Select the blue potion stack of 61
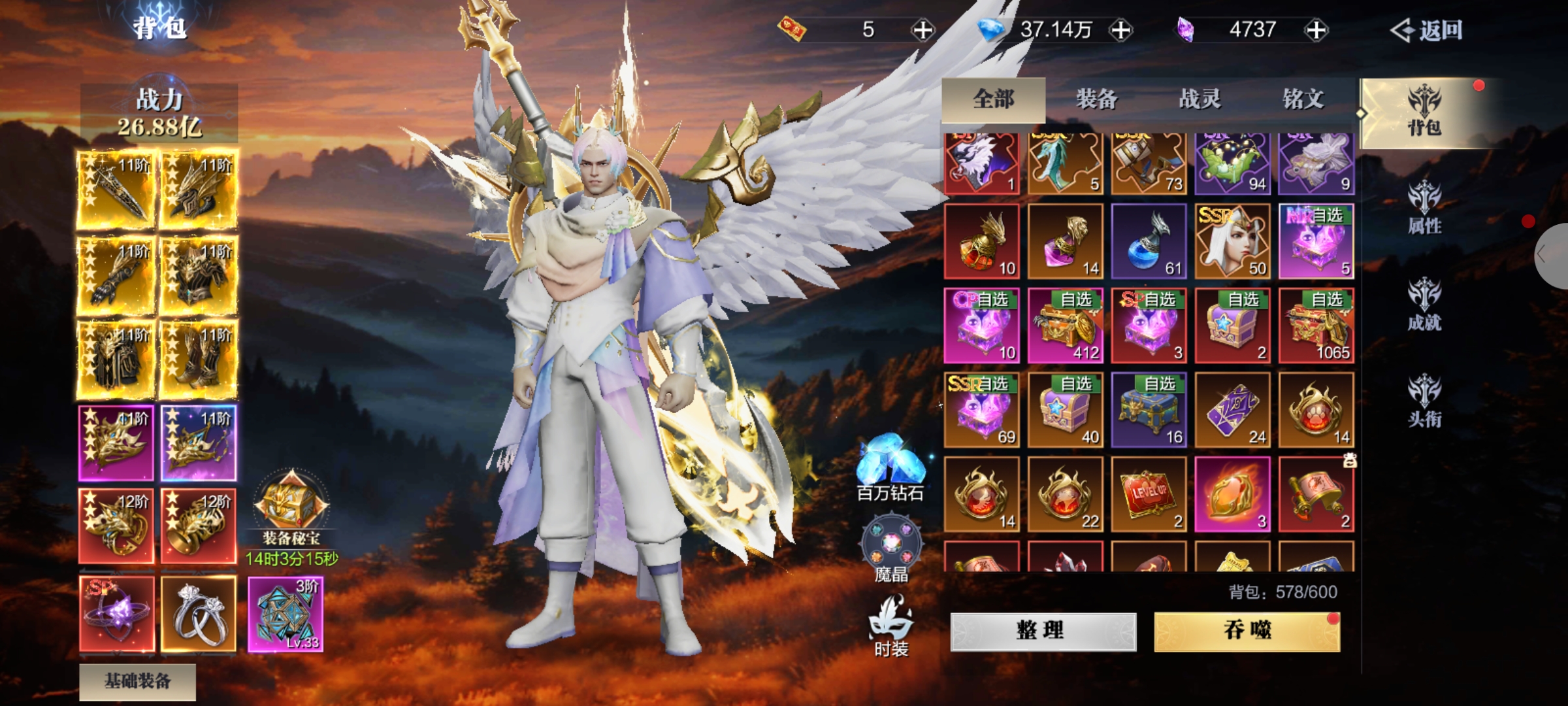The width and height of the screenshot is (1568, 706). point(1149,241)
